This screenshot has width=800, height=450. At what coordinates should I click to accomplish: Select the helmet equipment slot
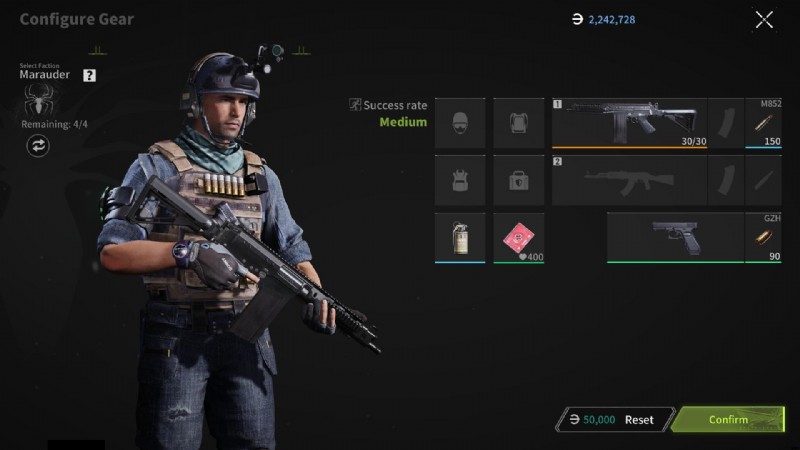tap(460, 123)
